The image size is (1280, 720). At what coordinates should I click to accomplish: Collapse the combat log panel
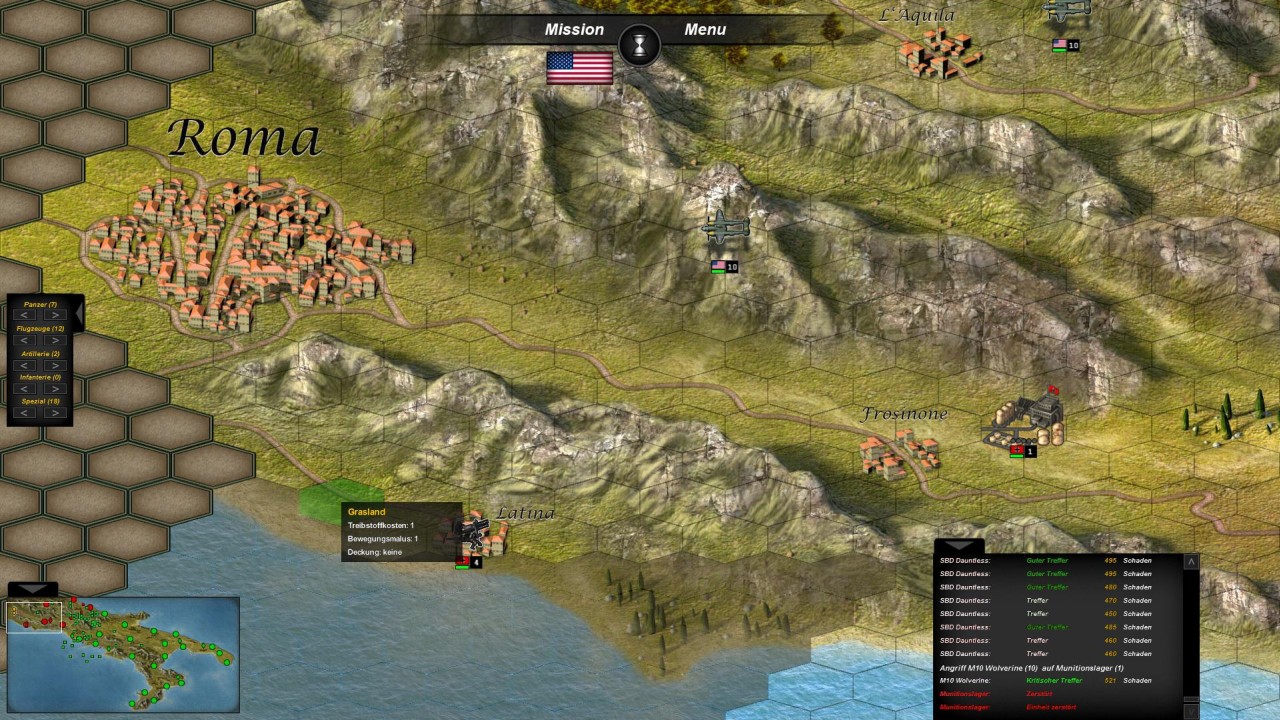pyautogui.click(x=959, y=546)
